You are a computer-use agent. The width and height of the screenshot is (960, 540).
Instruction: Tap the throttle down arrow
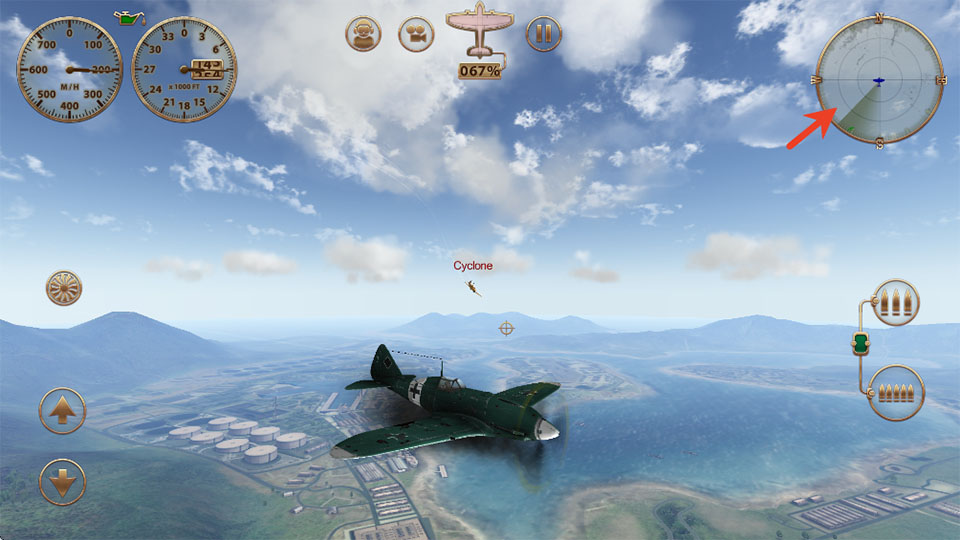[x=62, y=482]
